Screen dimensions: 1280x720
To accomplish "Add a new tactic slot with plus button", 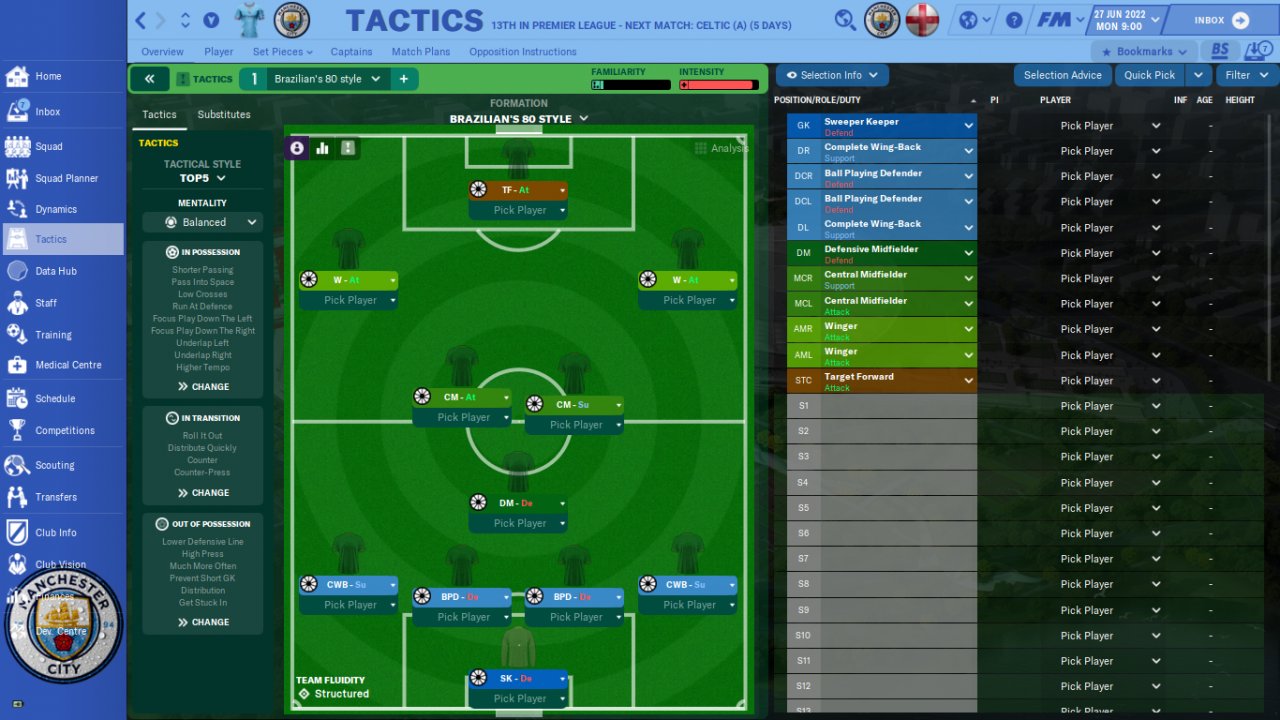I will click(x=404, y=79).
